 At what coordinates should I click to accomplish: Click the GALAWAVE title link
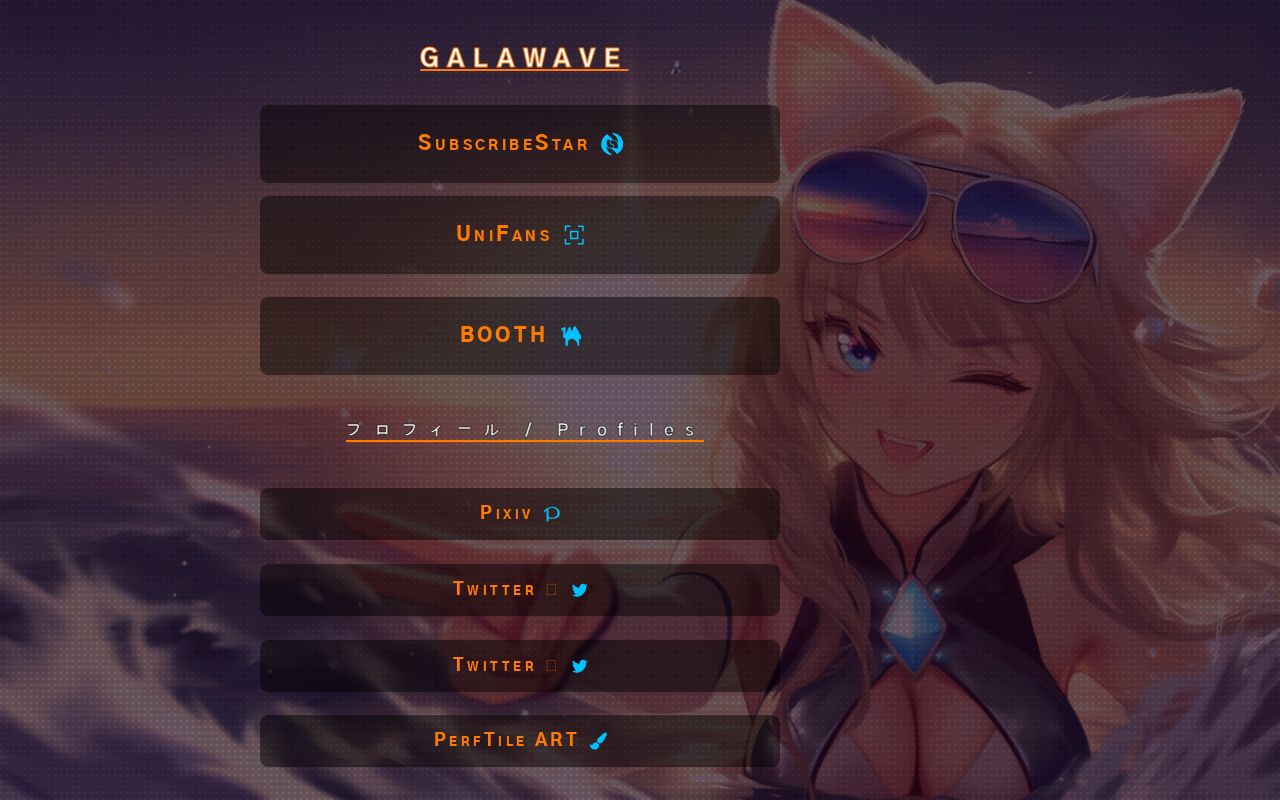pyautogui.click(x=524, y=57)
